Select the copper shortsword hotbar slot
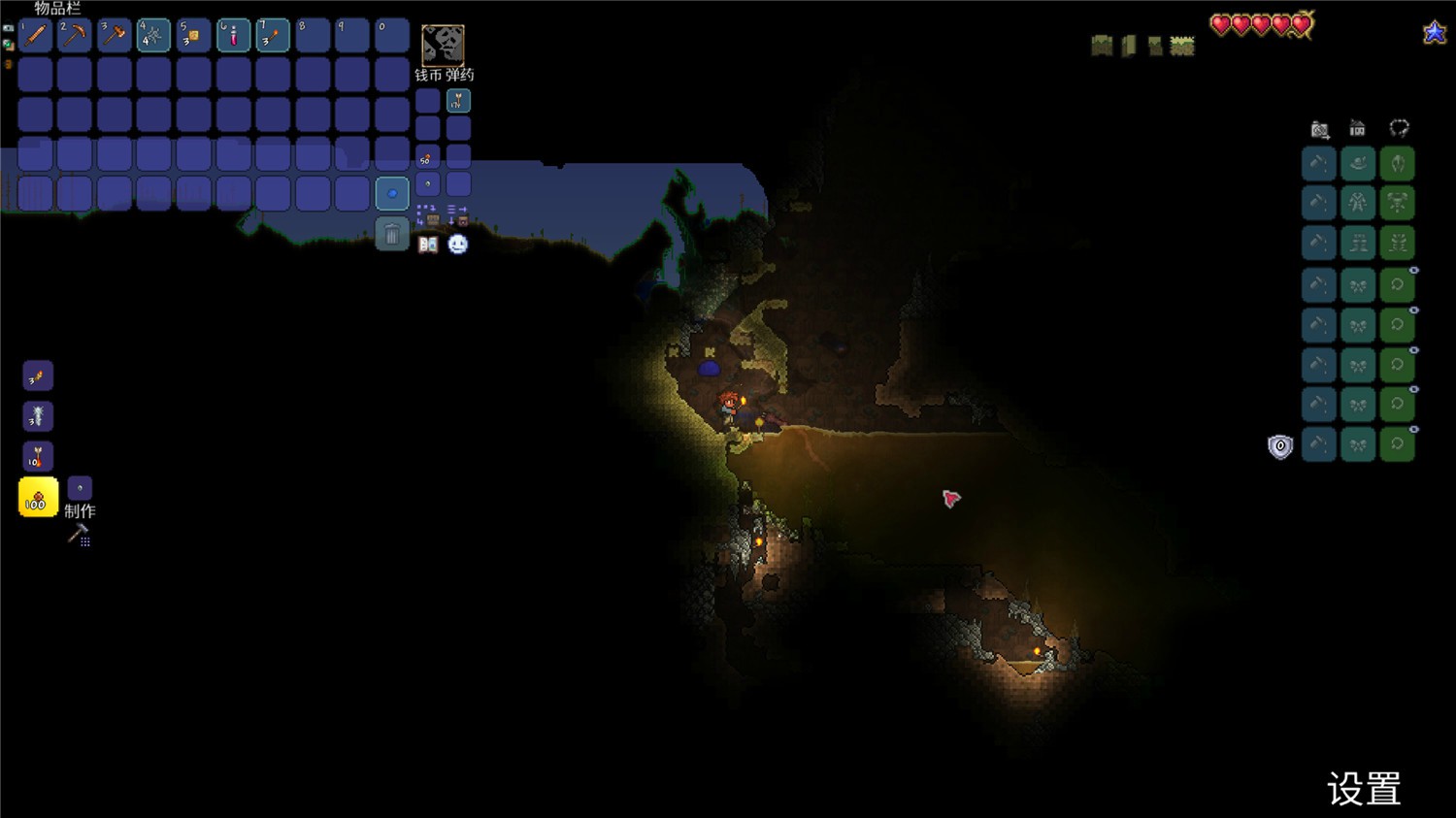Screen dimensions: 1456x818 [35, 35]
